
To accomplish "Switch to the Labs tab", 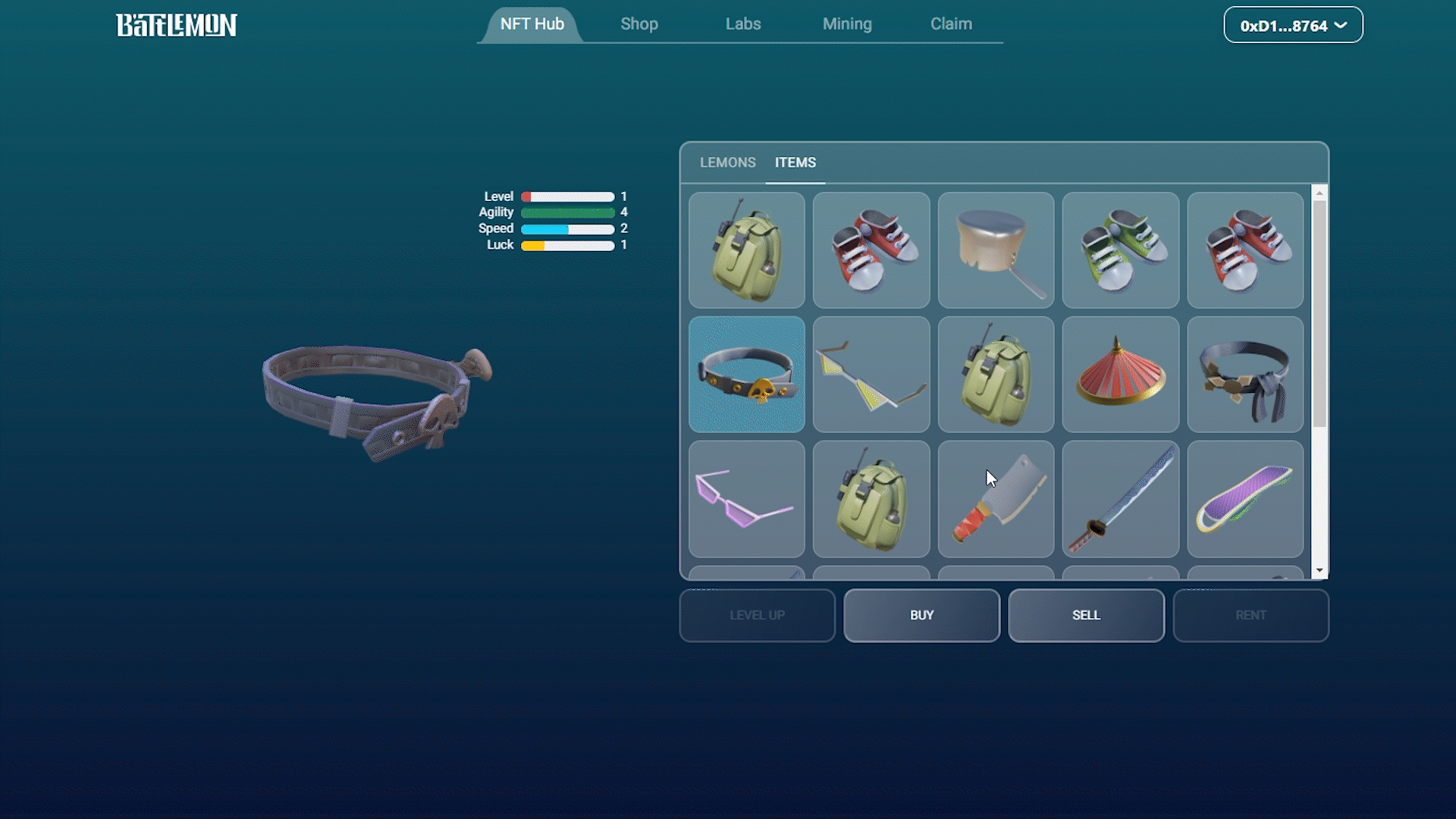I will coord(742,24).
